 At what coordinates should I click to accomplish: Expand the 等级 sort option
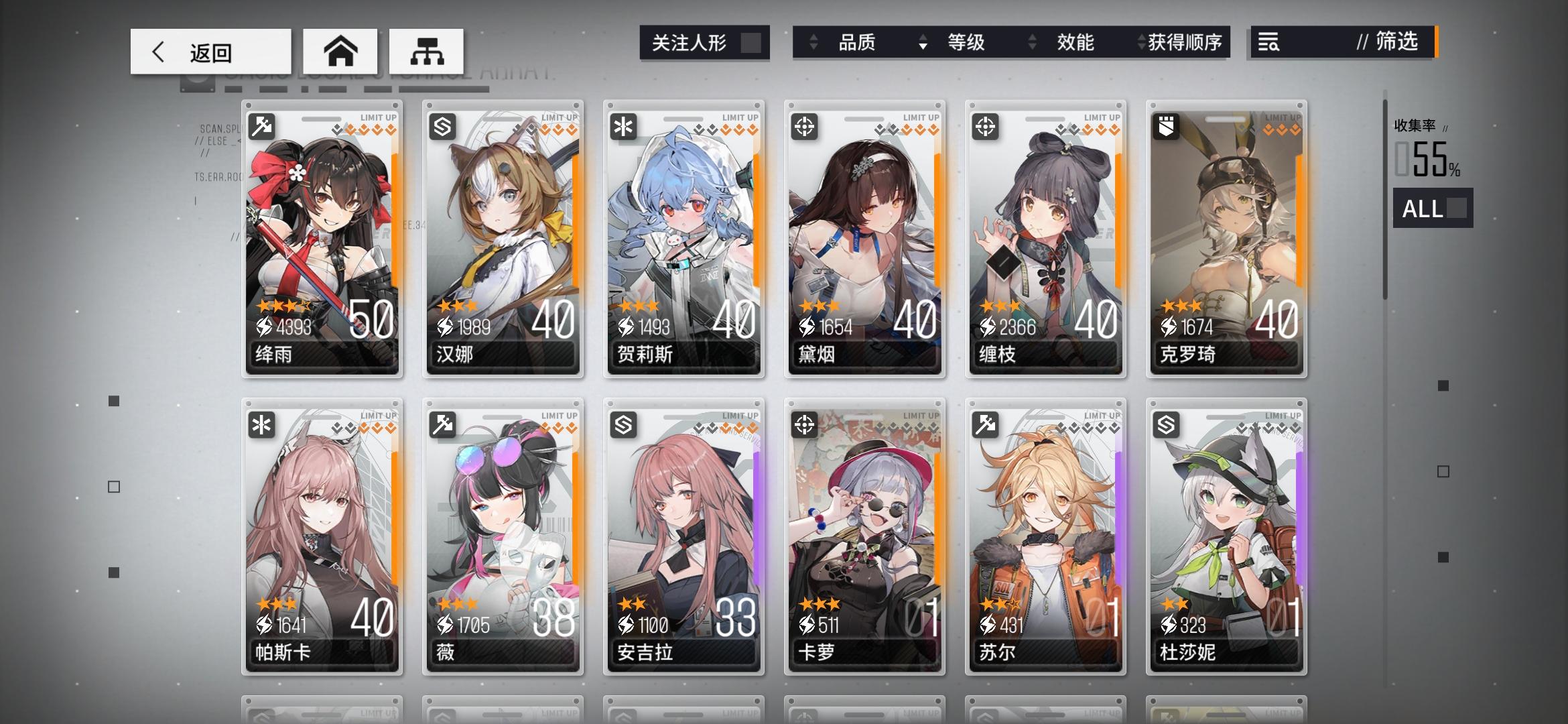pyautogui.click(x=965, y=42)
